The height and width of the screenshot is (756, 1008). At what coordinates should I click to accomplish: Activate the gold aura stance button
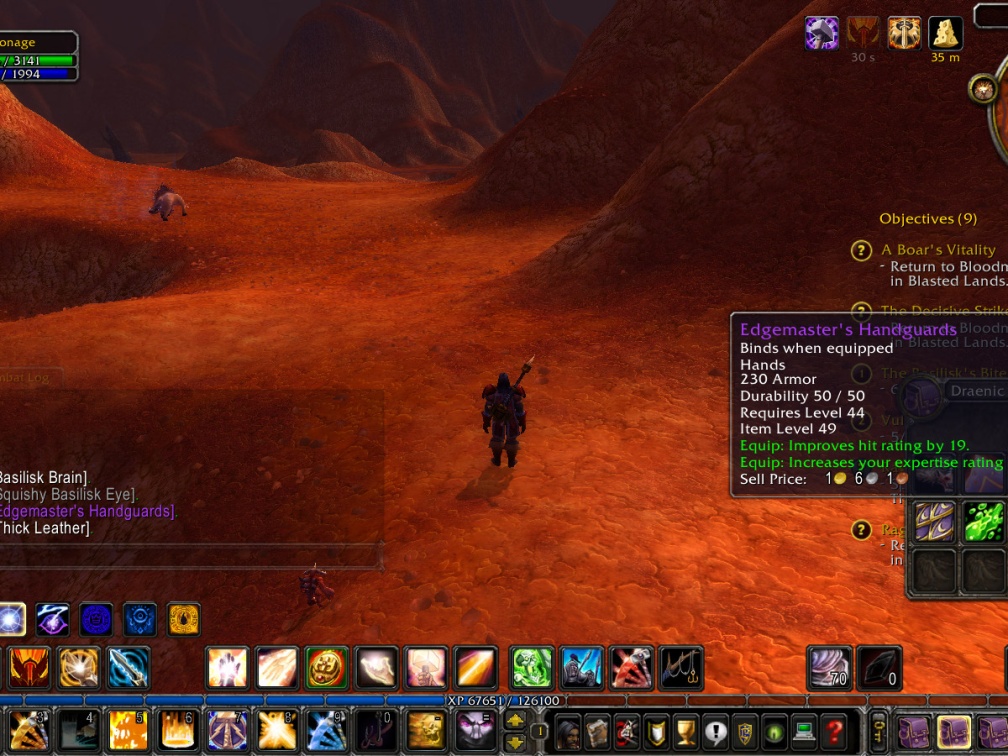click(x=183, y=620)
